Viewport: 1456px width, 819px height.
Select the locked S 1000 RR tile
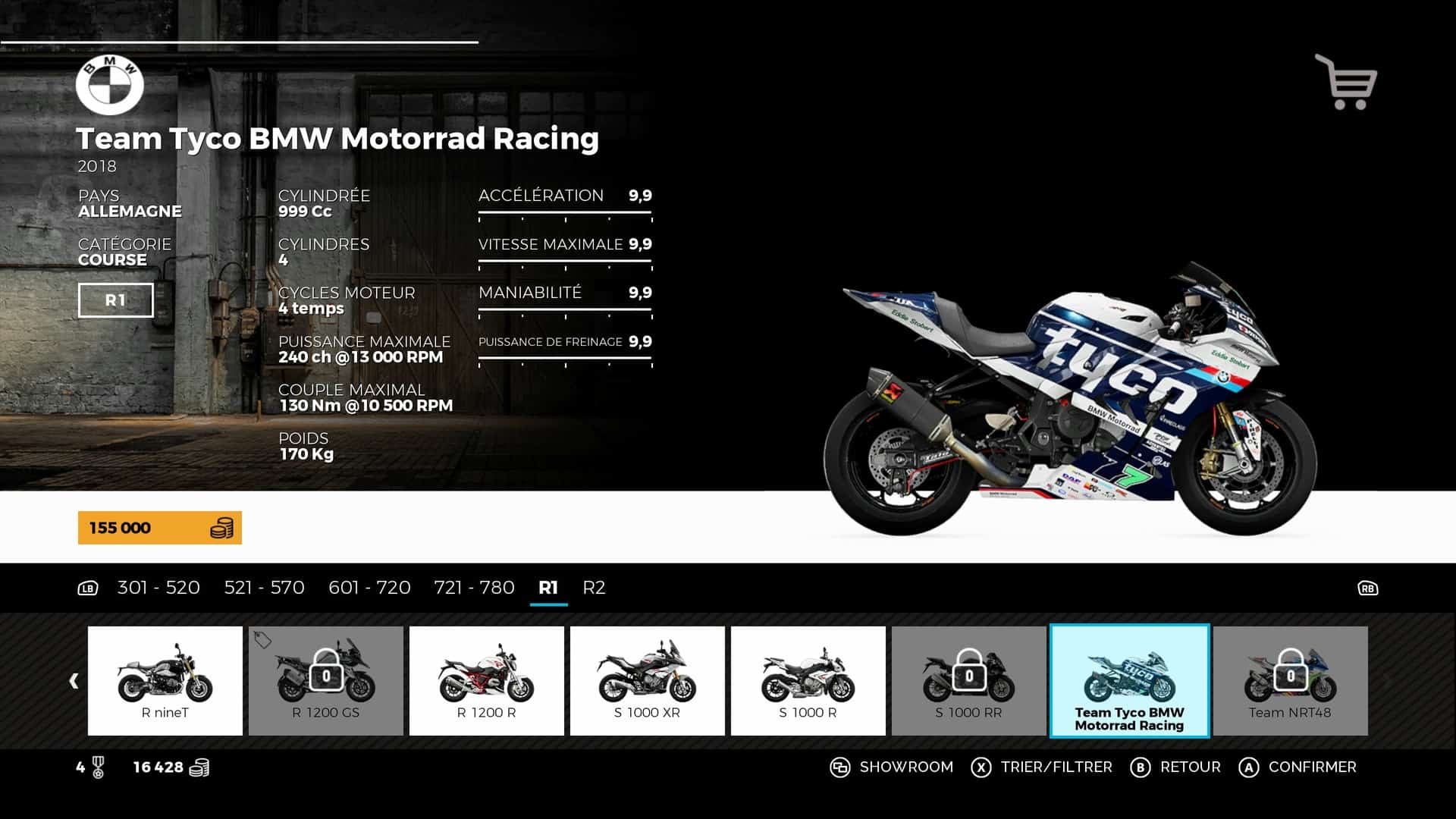click(x=969, y=680)
